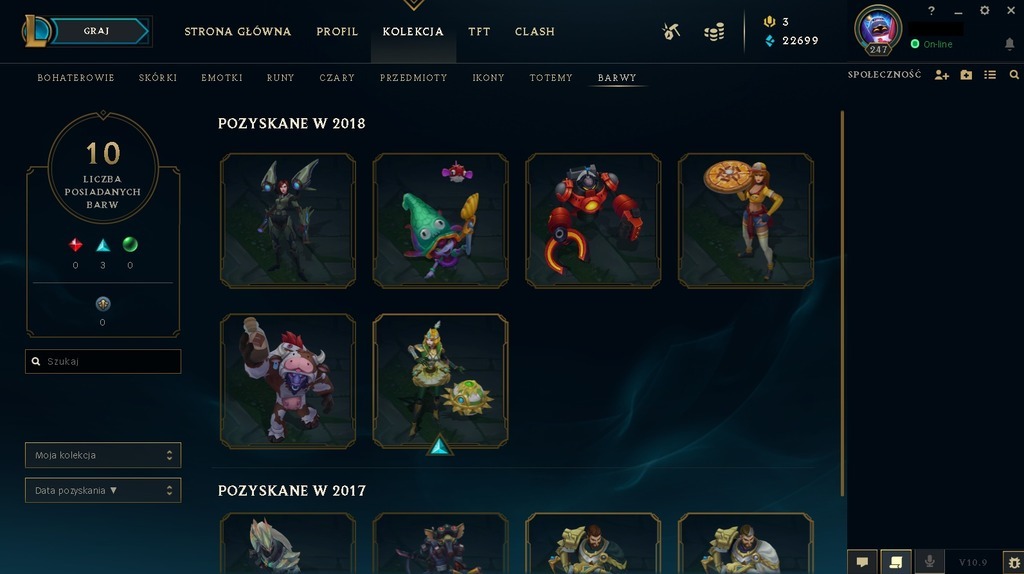Viewport: 1024px width, 574px height.
Task: Switch to the SKÓRKI tab
Action: [x=157, y=78]
